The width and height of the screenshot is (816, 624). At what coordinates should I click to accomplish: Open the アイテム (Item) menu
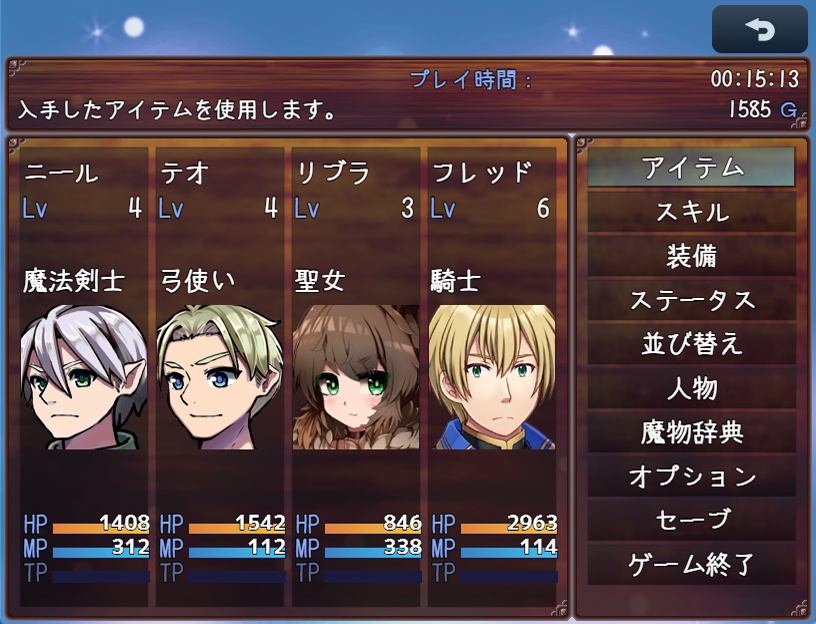(691, 168)
